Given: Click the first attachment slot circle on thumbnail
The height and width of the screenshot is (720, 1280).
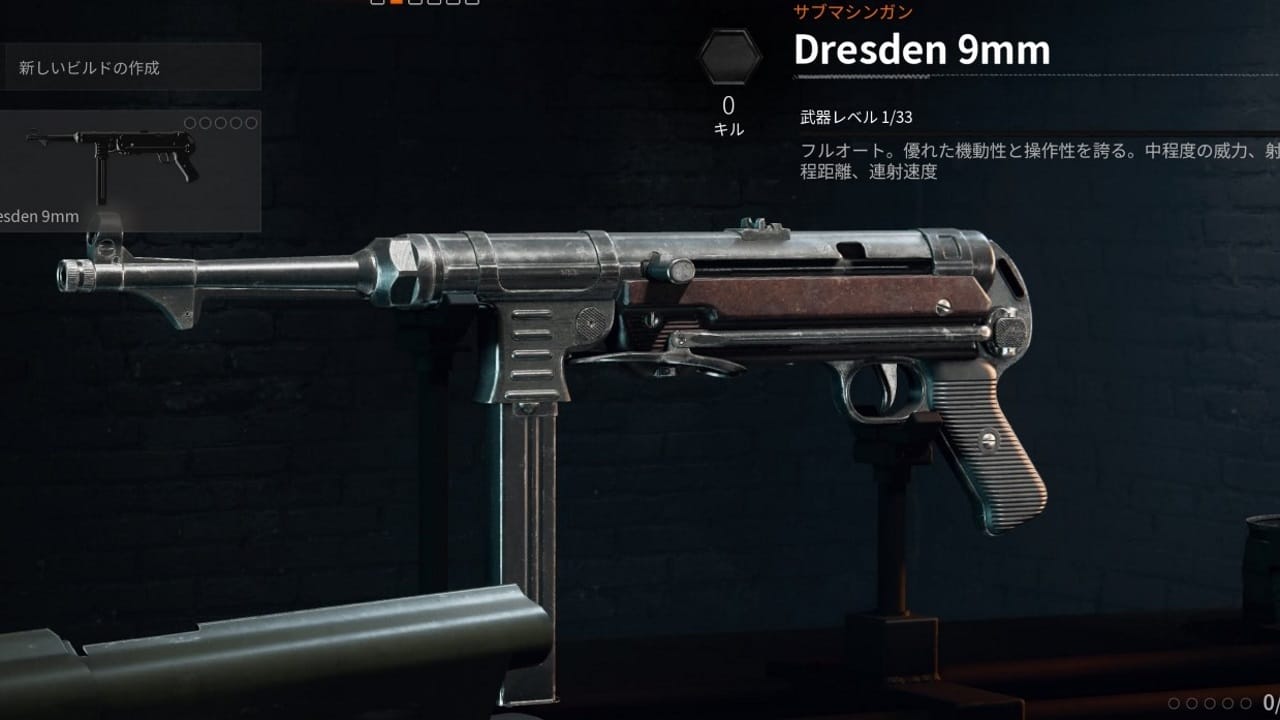Looking at the screenshot, I should pyautogui.click(x=190, y=123).
